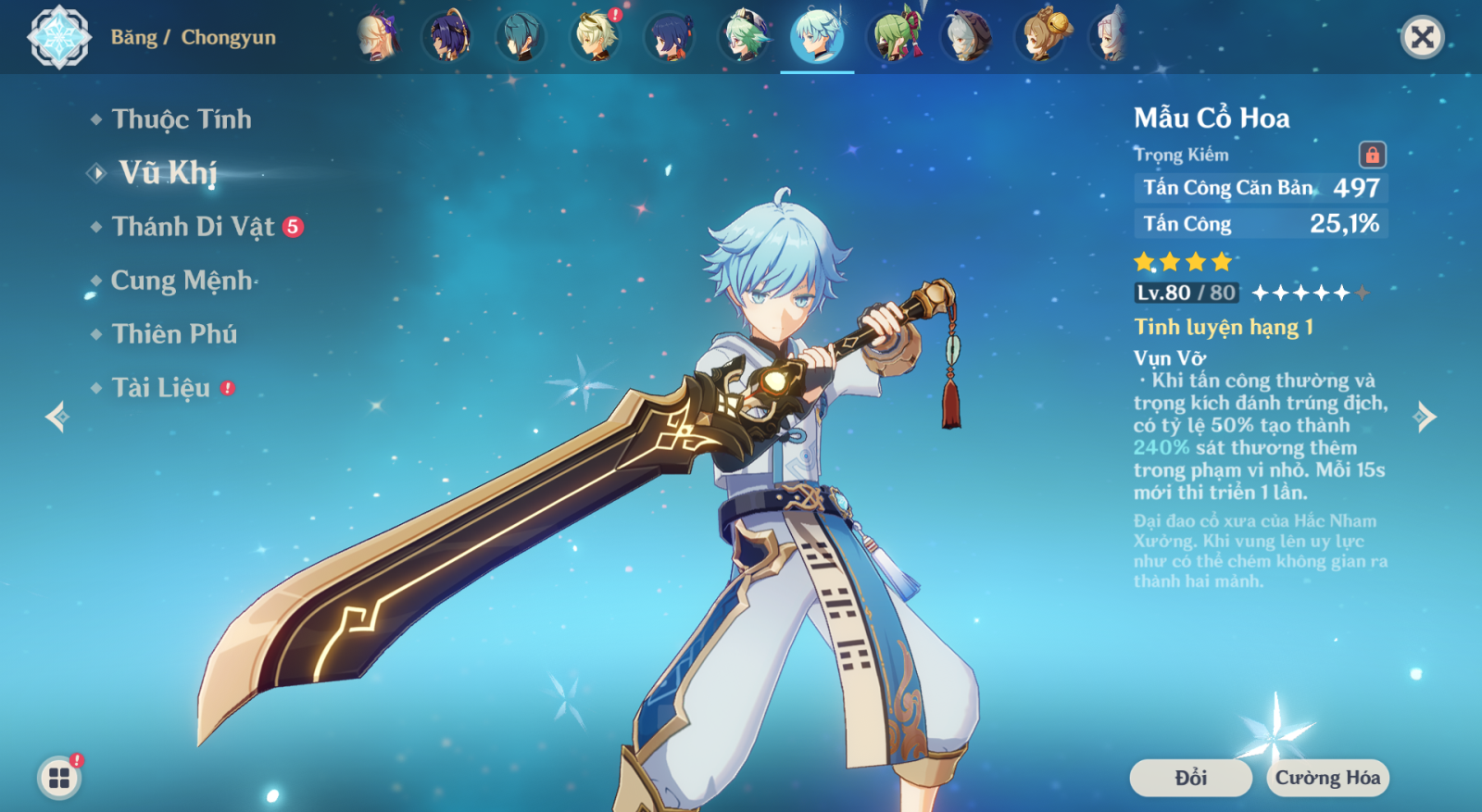The height and width of the screenshot is (812, 1482).
Task: Switch to the blonde portrait with red alert
Action: (x=596, y=37)
